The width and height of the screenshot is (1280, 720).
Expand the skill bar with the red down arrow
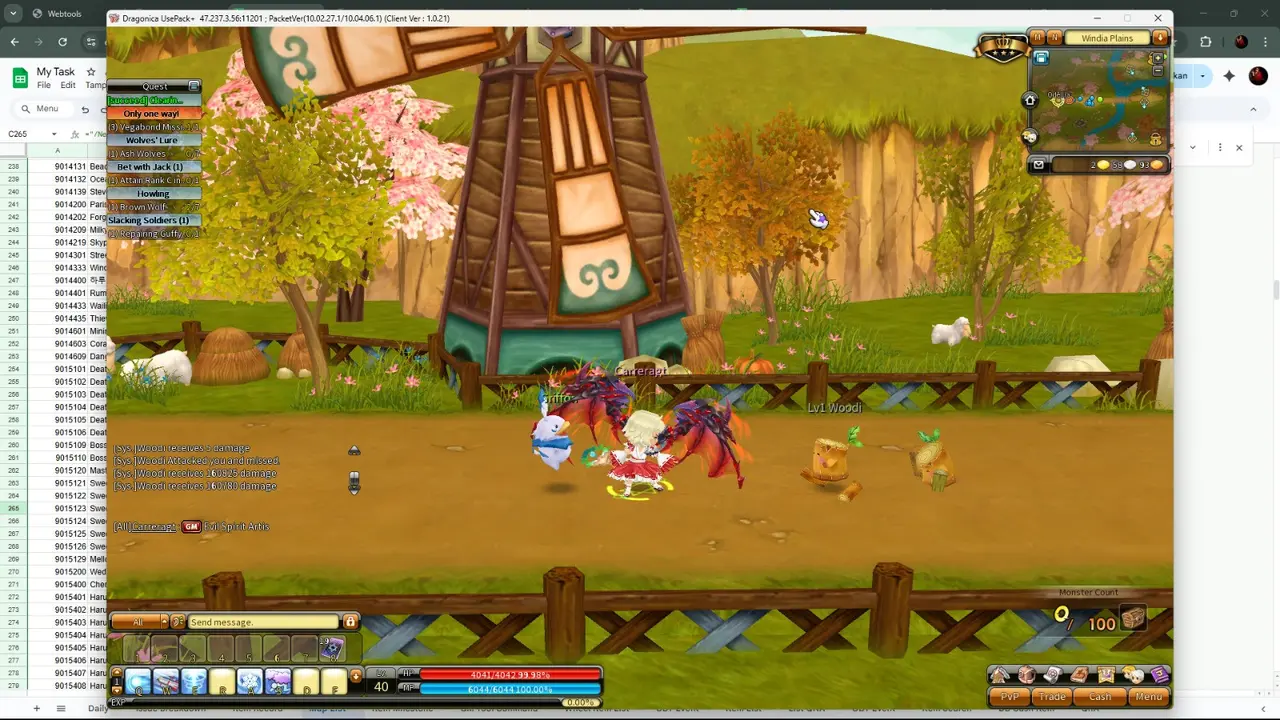(356, 675)
